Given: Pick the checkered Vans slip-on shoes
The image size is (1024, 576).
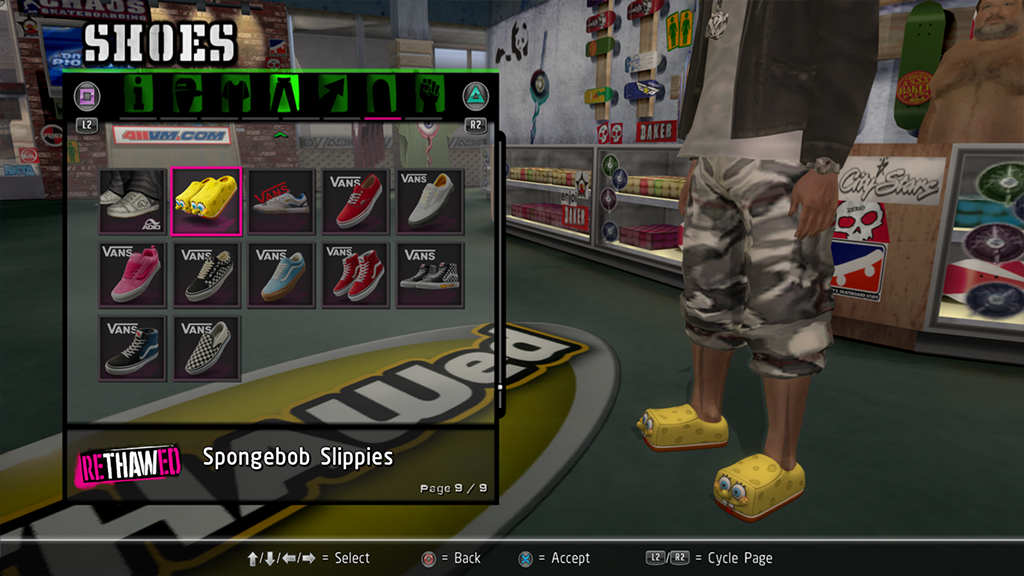Looking at the screenshot, I should tap(206, 348).
